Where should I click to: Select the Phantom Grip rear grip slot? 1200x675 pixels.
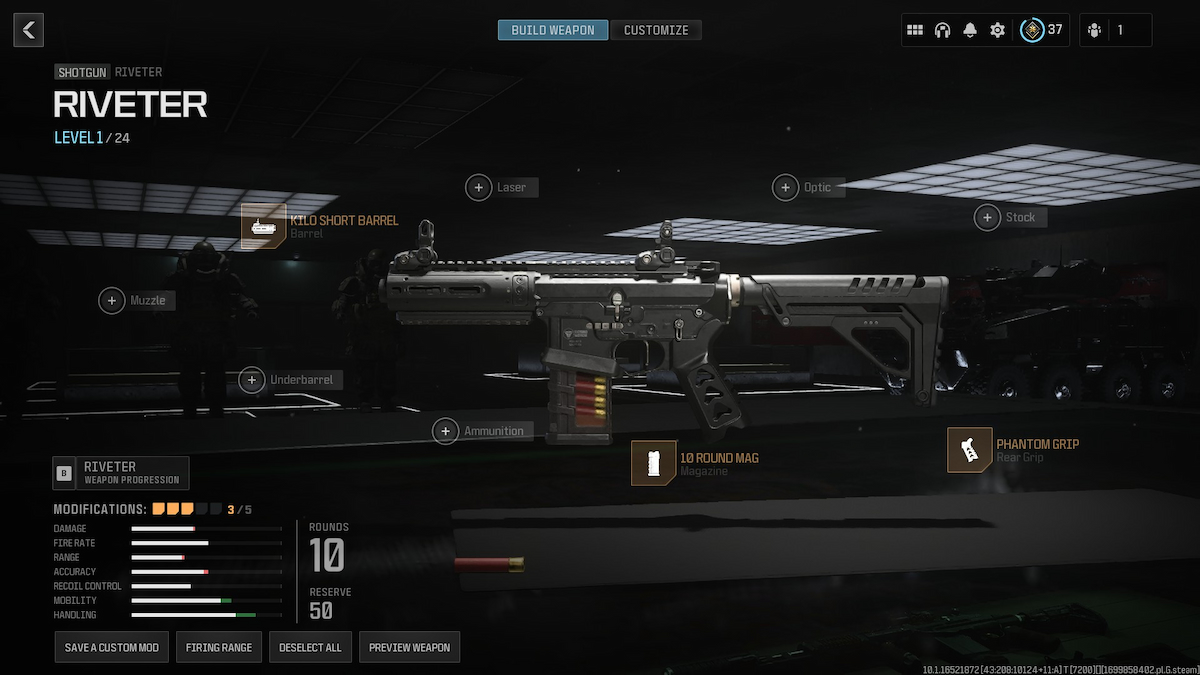[969, 450]
